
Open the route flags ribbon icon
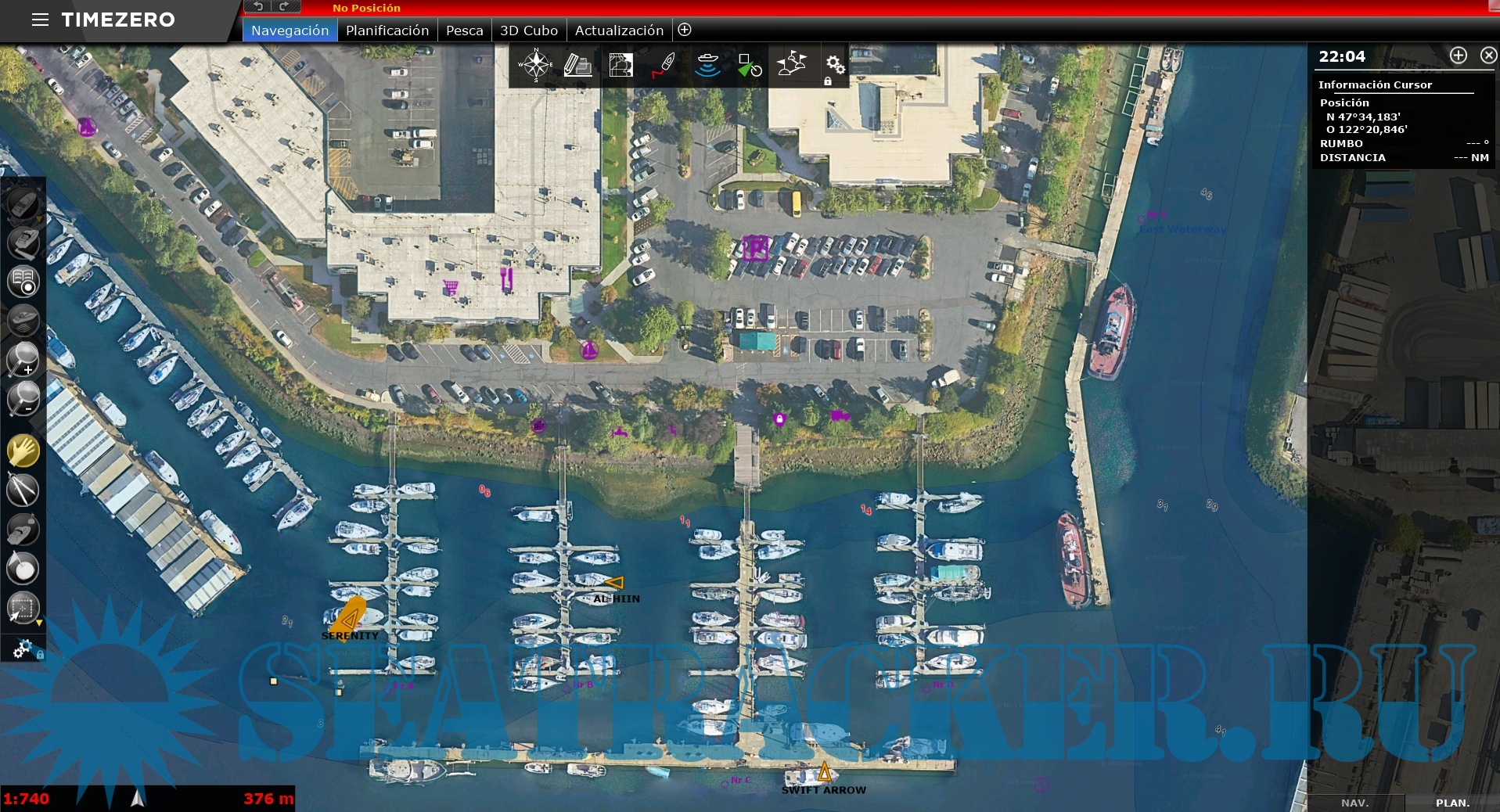tap(791, 65)
